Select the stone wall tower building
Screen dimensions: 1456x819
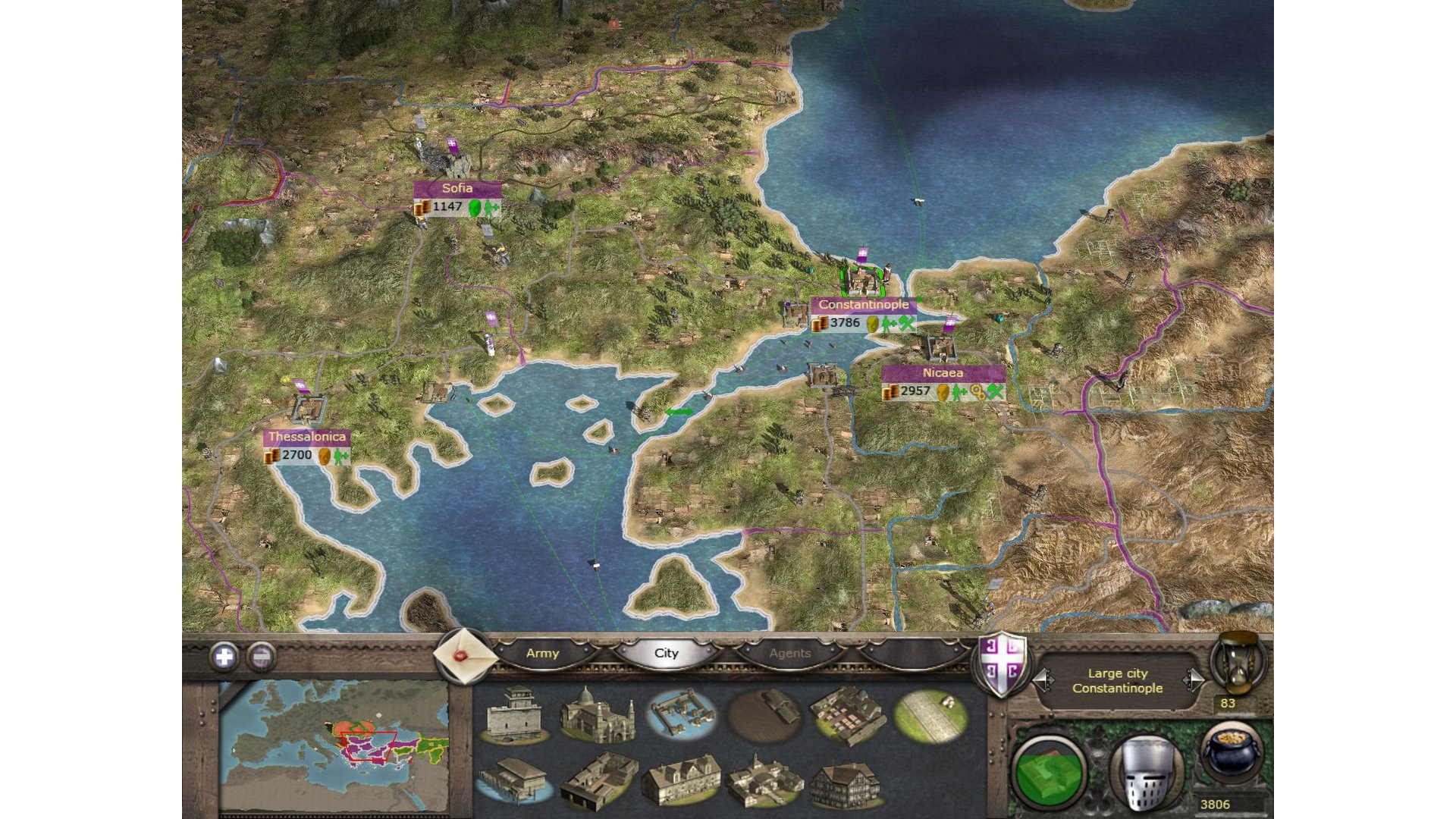(516, 714)
